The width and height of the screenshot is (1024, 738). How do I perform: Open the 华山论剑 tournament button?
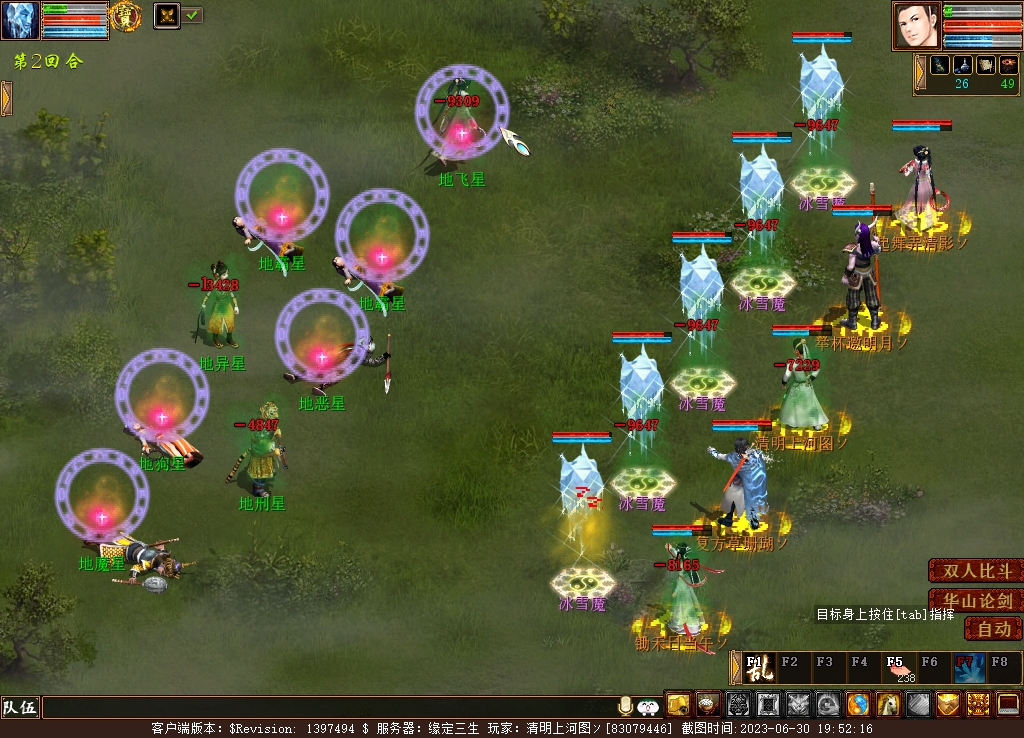pos(977,601)
